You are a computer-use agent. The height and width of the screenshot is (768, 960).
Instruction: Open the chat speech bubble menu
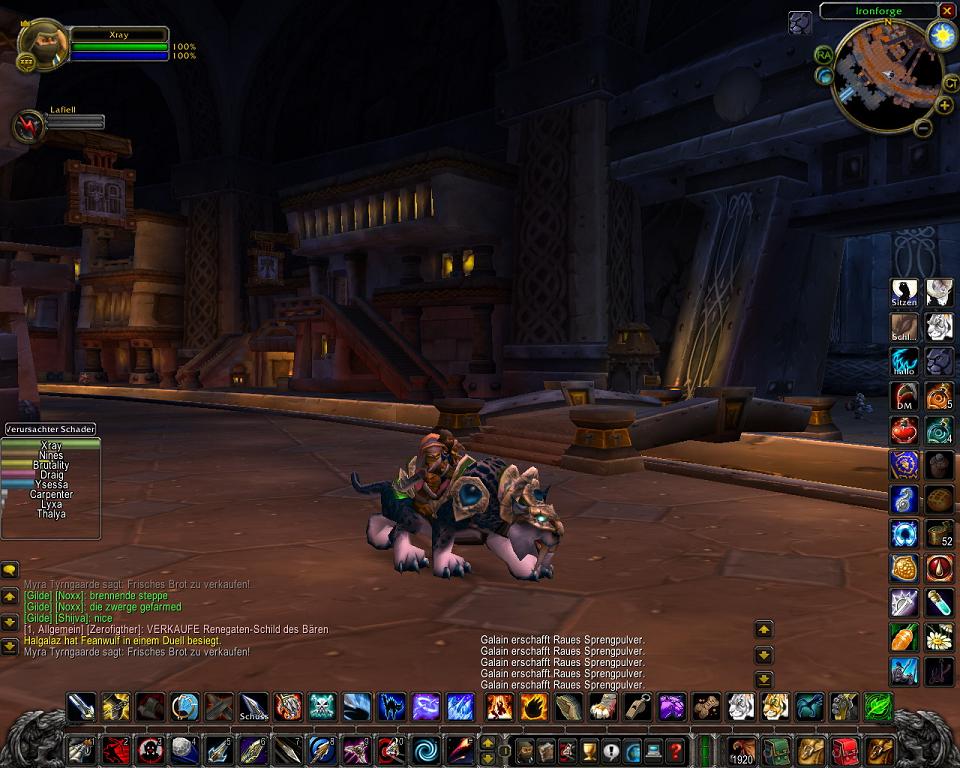tap(10, 570)
